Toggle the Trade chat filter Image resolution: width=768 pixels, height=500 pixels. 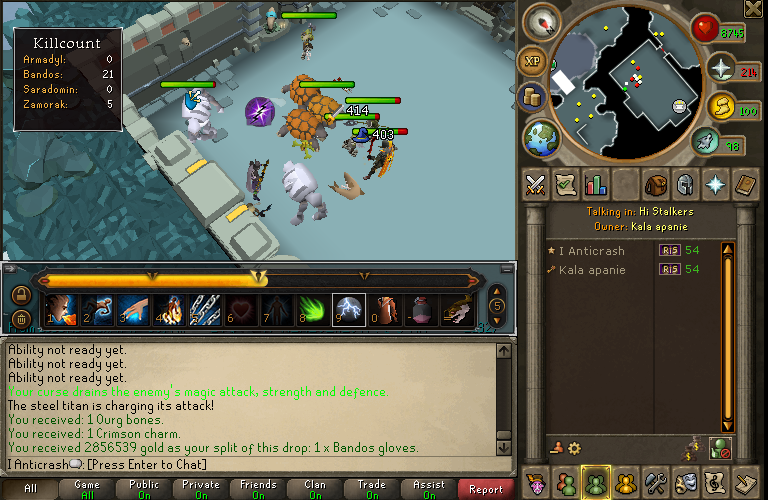(372, 489)
